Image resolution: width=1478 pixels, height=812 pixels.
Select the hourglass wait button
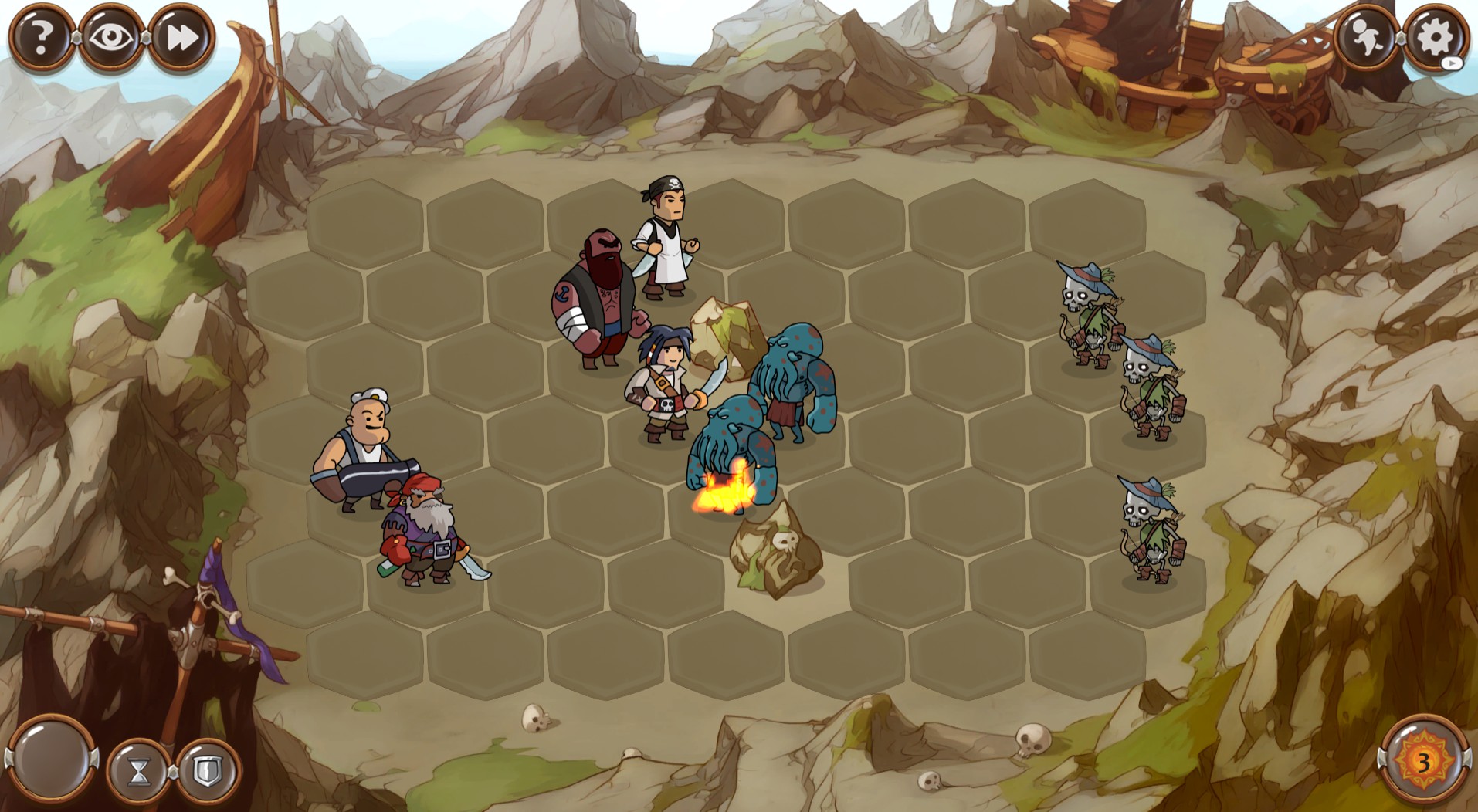[x=139, y=770]
